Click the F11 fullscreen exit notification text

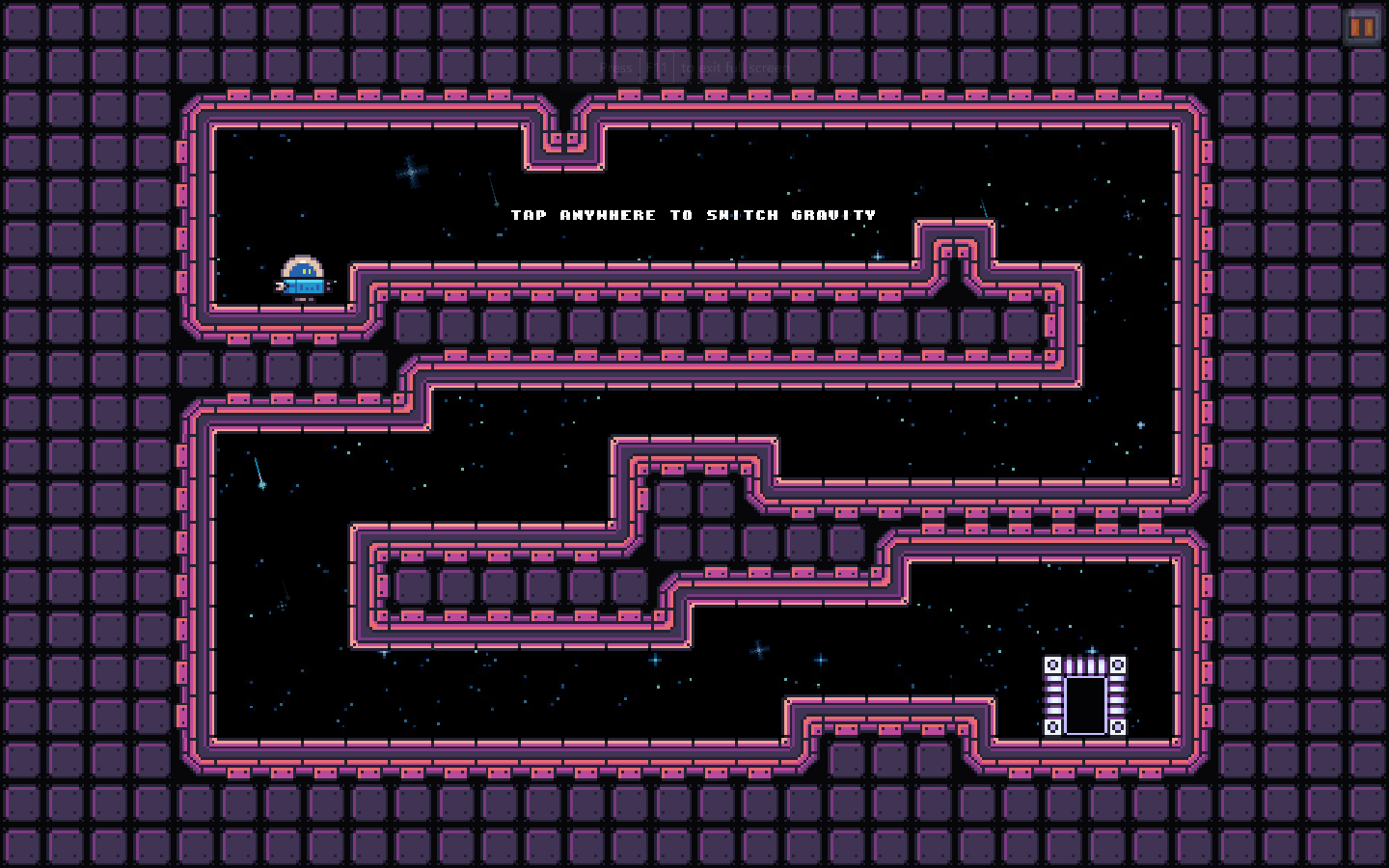click(690, 67)
